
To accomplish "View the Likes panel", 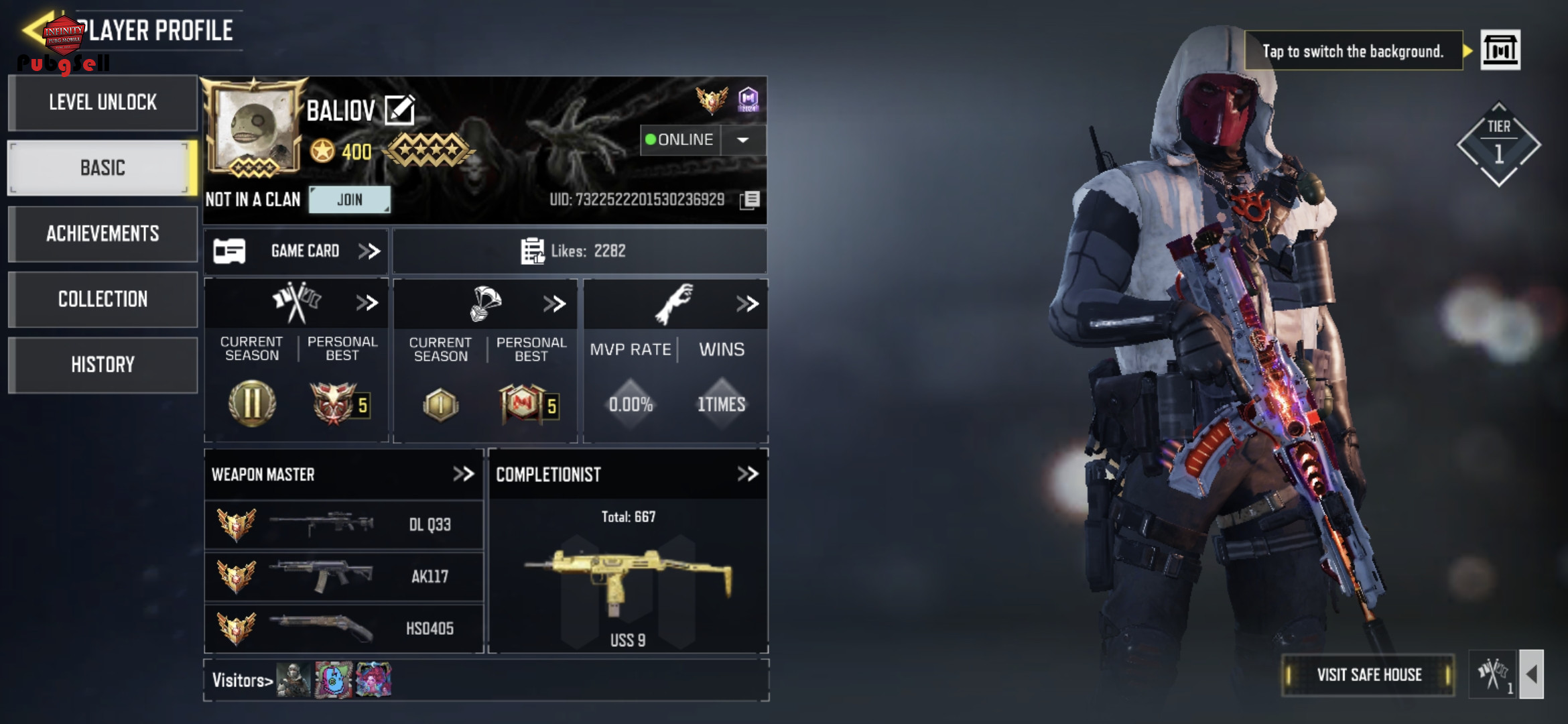I will (579, 251).
